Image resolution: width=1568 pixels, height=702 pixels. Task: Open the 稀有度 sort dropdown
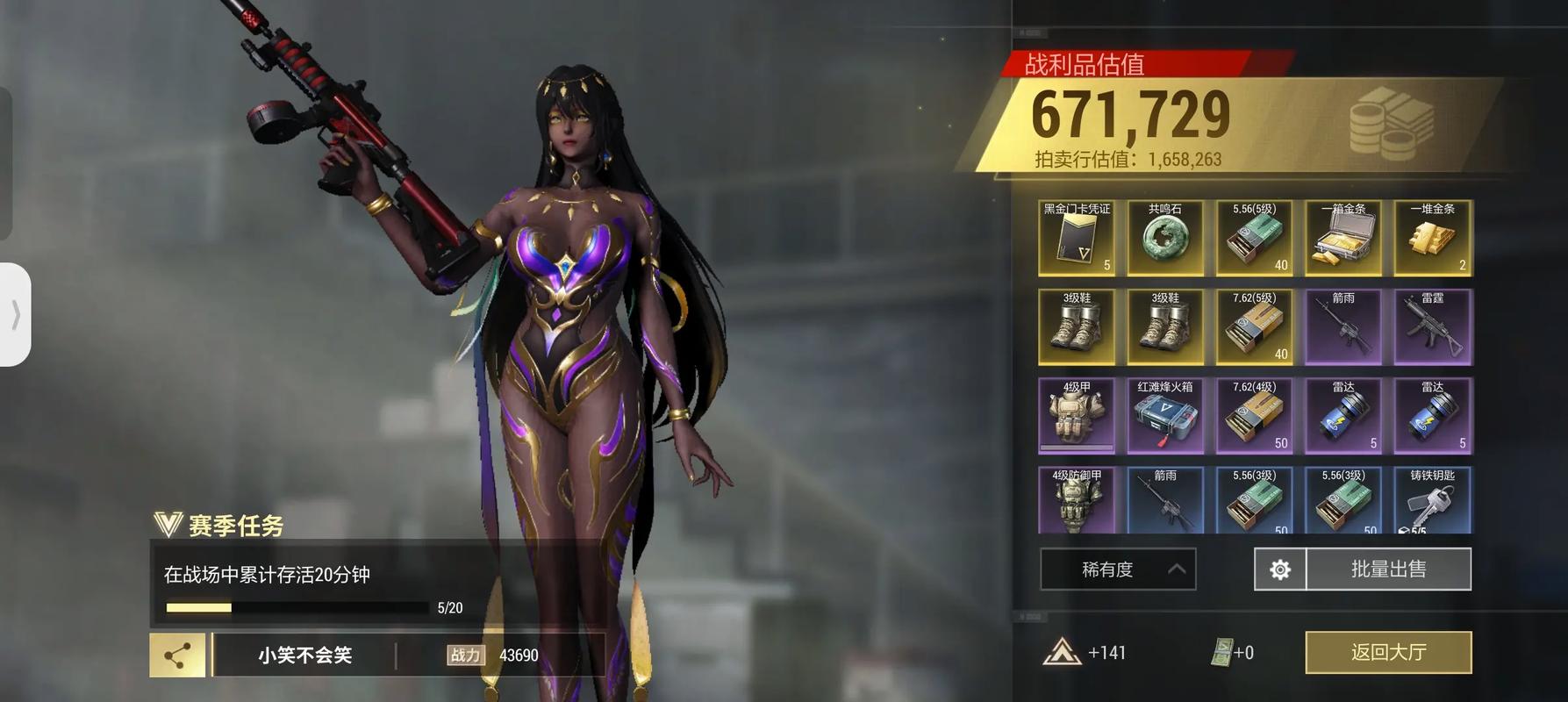click(1118, 569)
